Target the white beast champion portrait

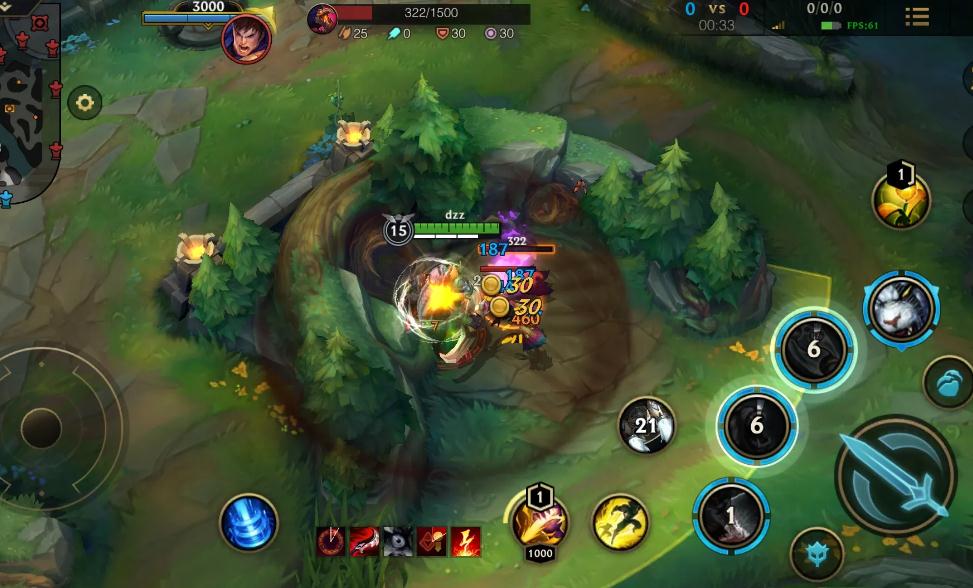click(901, 306)
